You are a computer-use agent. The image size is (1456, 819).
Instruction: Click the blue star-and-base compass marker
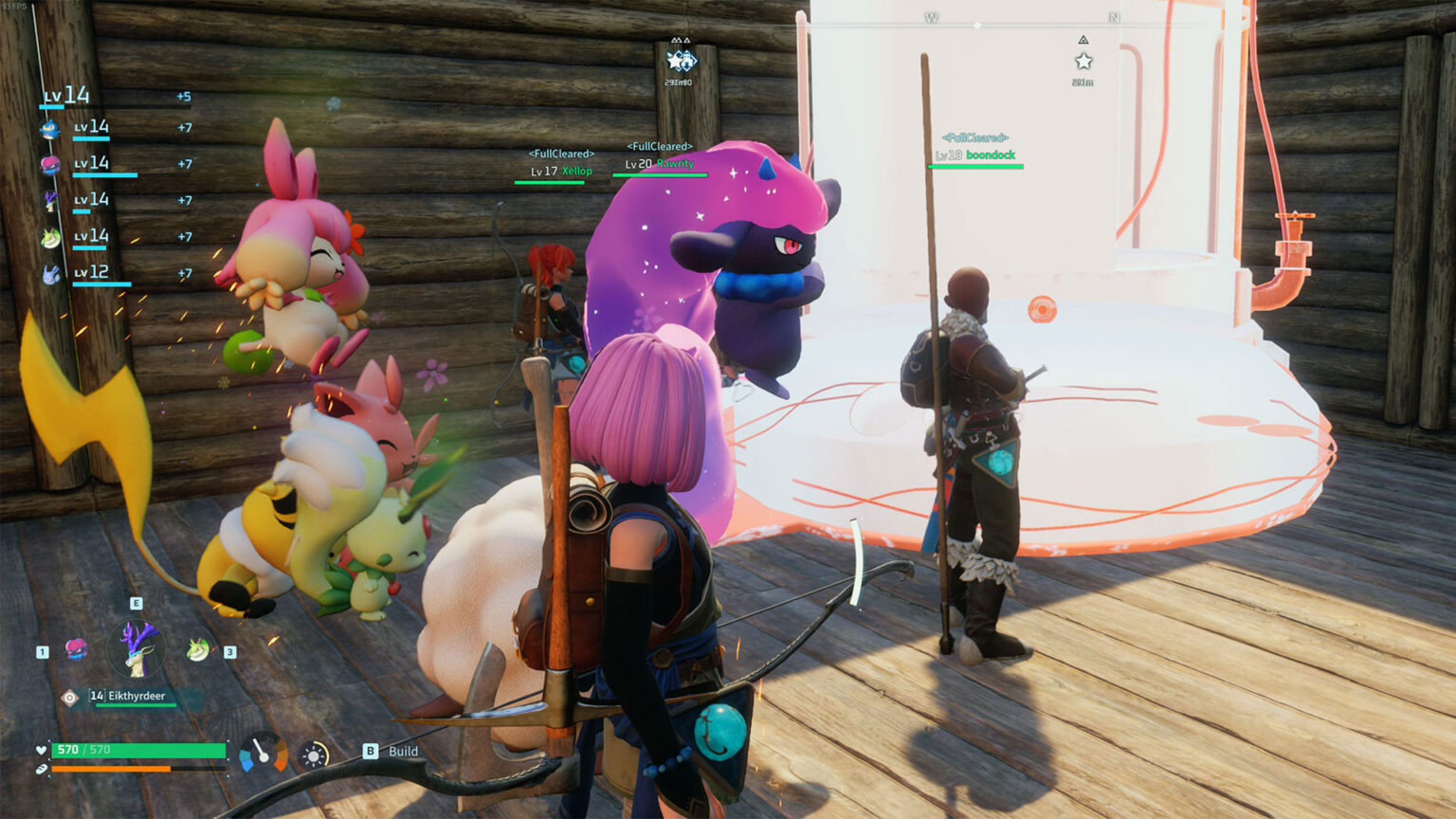(x=681, y=62)
